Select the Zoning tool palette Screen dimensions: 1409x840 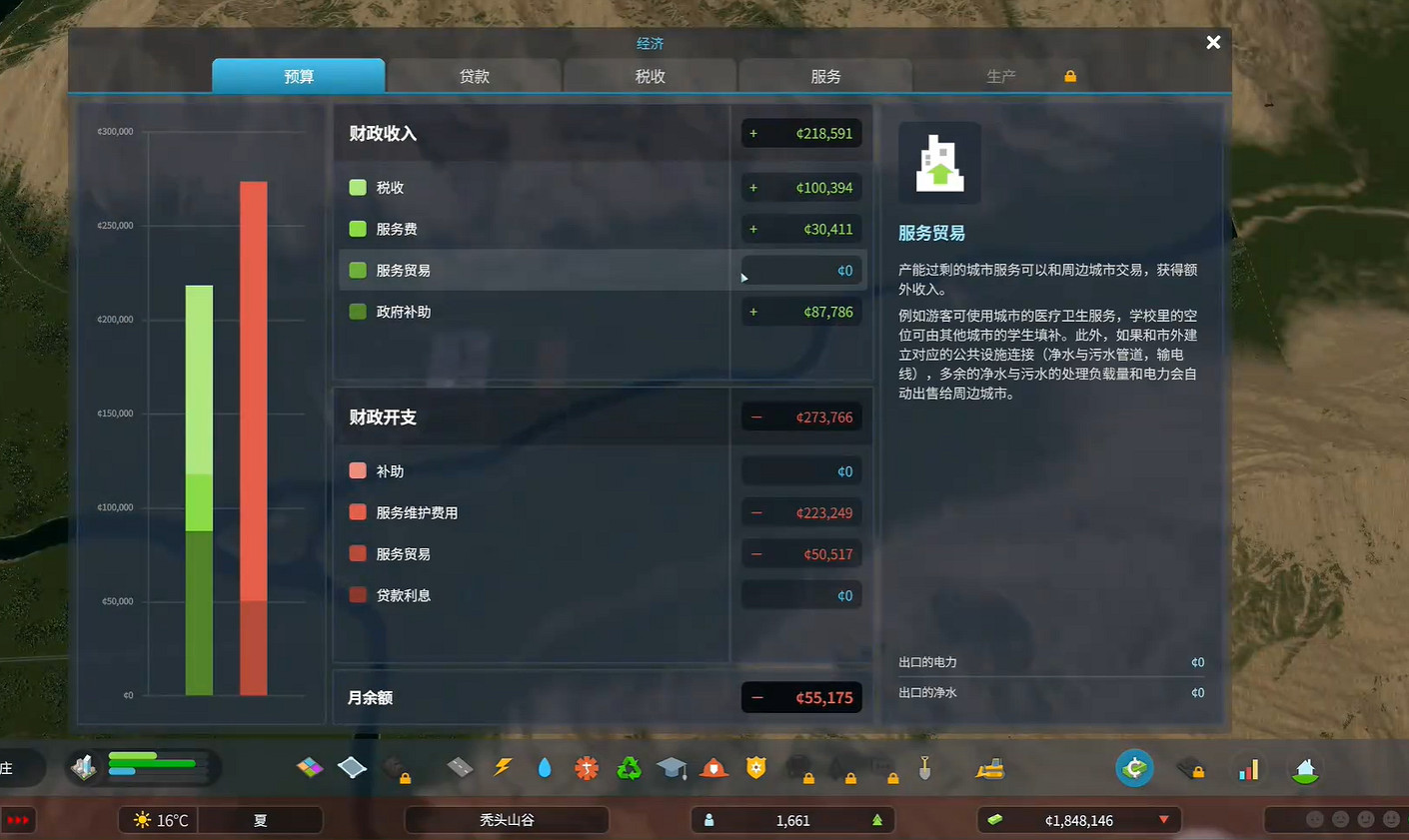[309, 768]
